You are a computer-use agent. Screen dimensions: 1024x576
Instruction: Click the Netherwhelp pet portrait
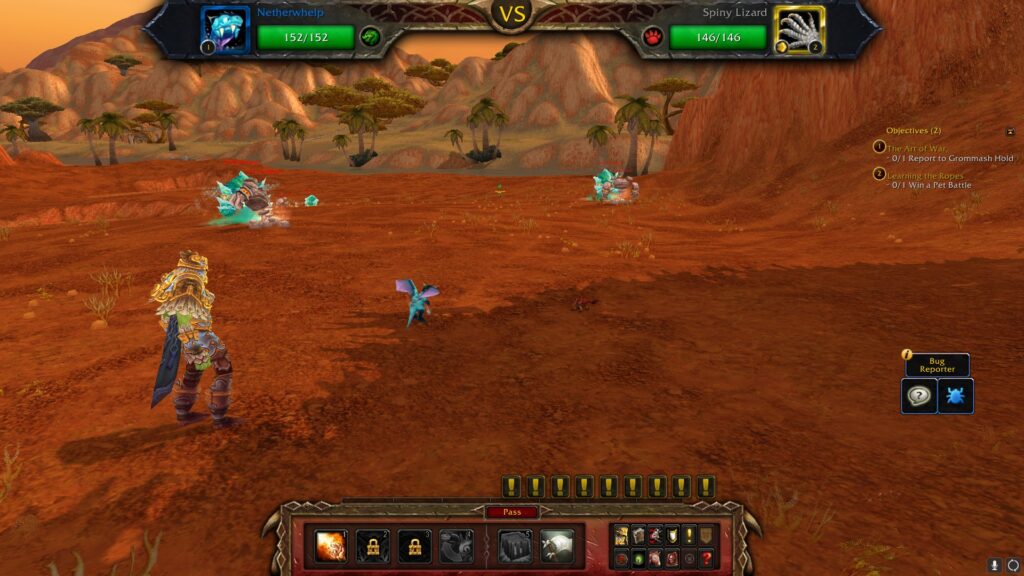pos(224,30)
